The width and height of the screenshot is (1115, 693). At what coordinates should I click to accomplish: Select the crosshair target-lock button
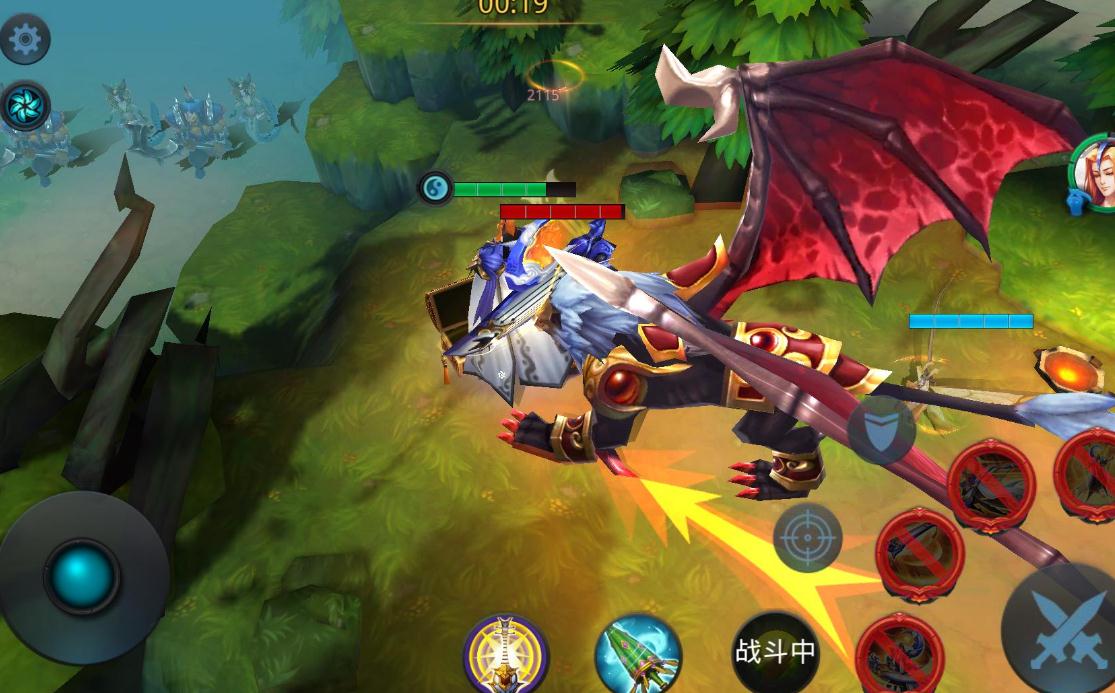pos(808,538)
